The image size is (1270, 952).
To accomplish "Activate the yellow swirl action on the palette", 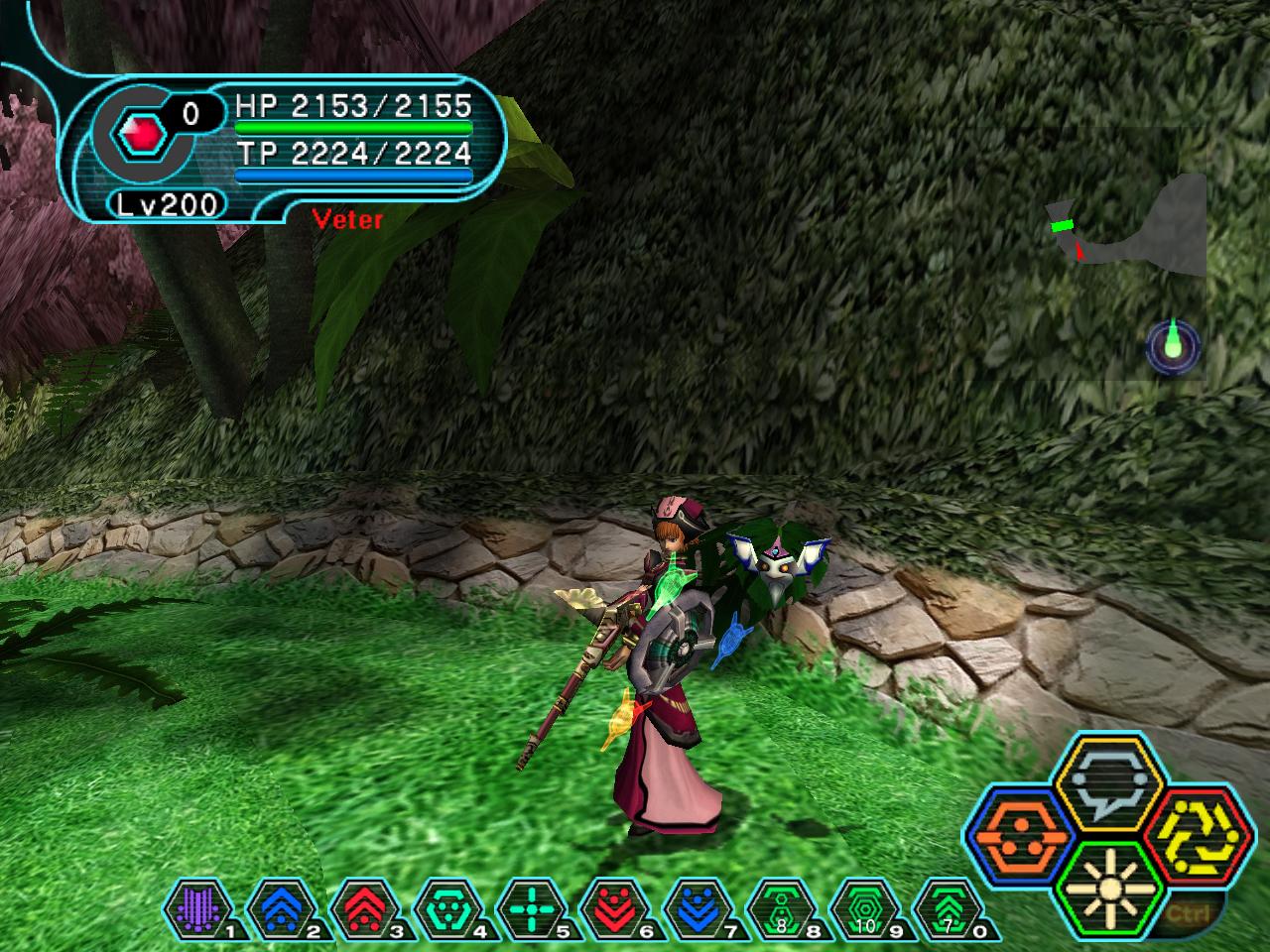I will [1187, 835].
